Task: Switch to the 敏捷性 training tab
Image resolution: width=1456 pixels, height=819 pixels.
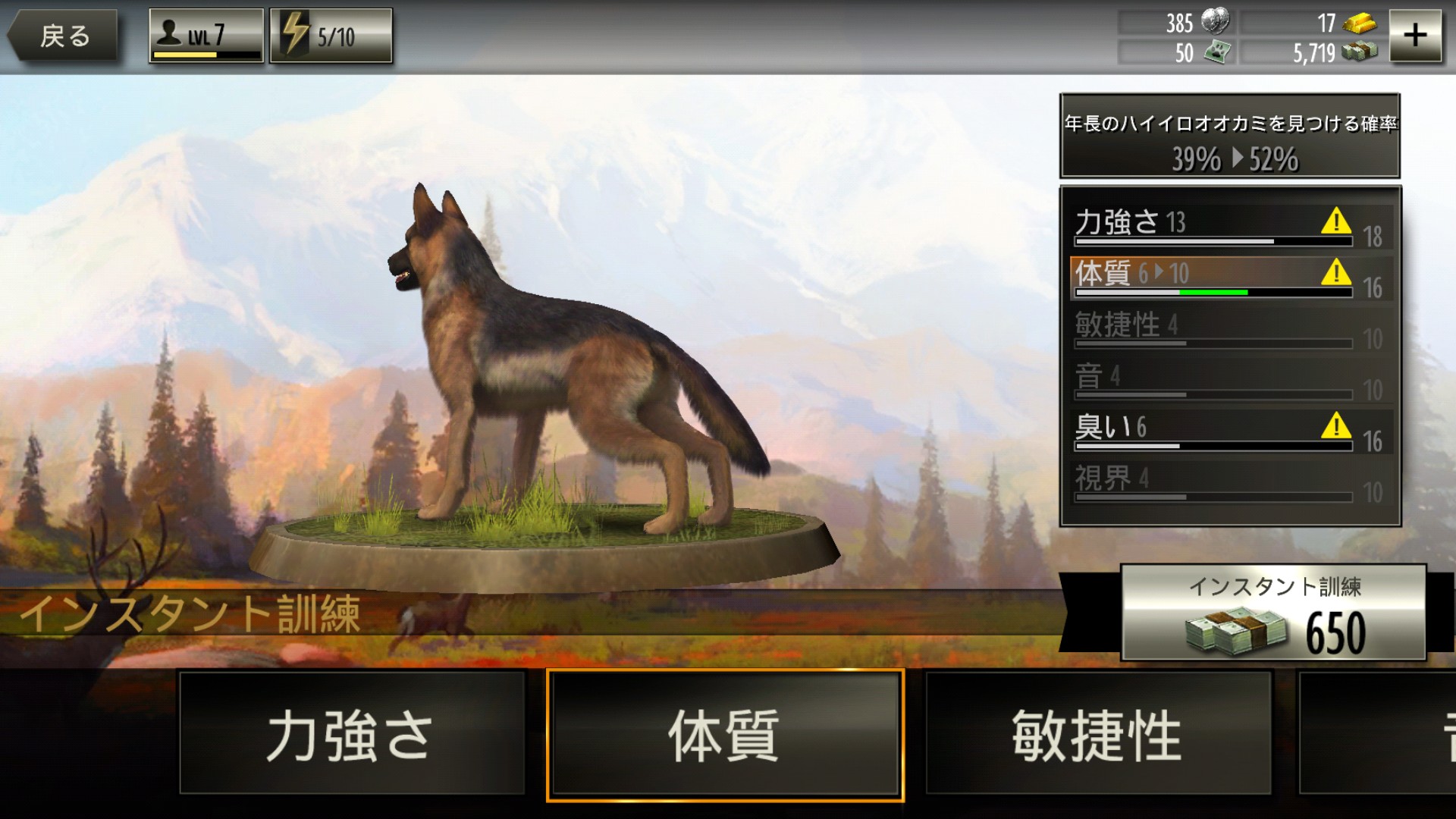Action: point(1097,733)
